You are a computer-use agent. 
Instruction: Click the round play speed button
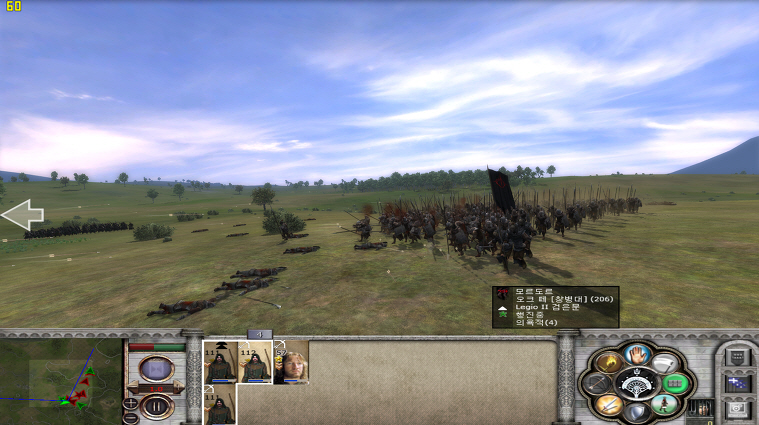tap(155, 368)
